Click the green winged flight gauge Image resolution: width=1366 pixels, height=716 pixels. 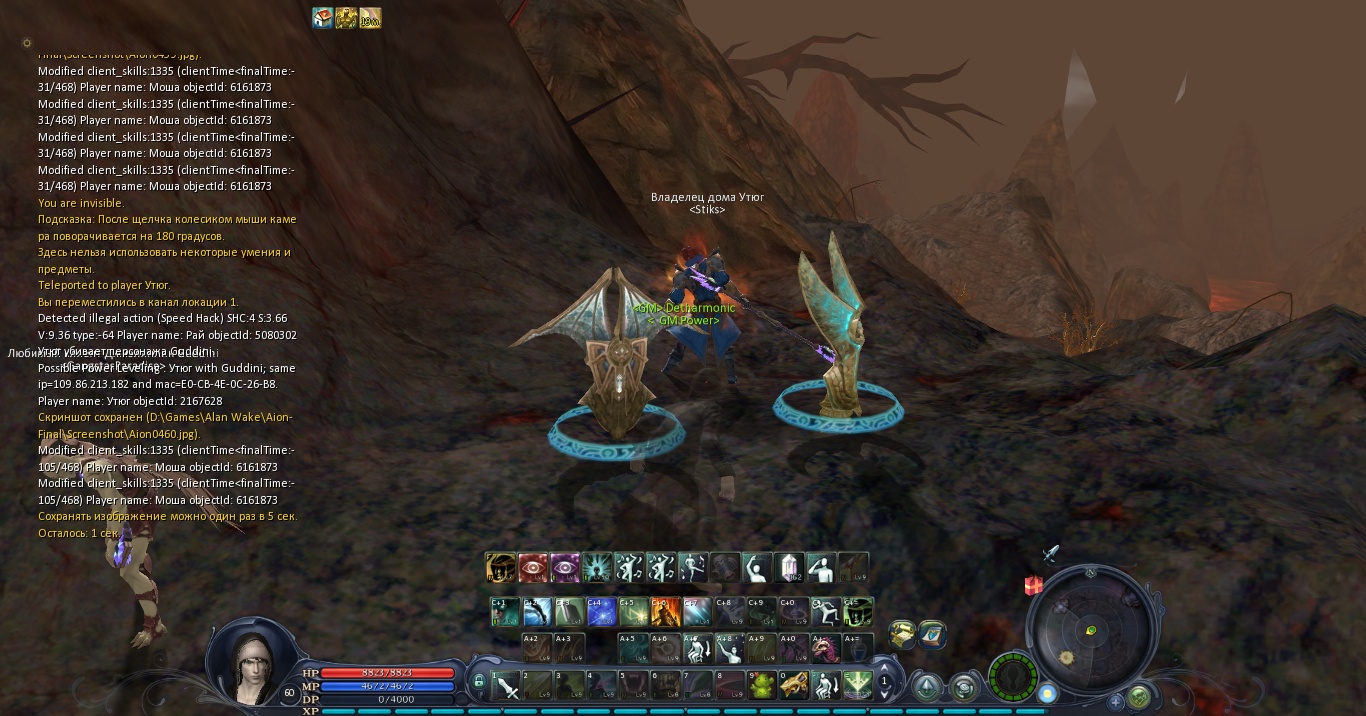click(x=1012, y=676)
